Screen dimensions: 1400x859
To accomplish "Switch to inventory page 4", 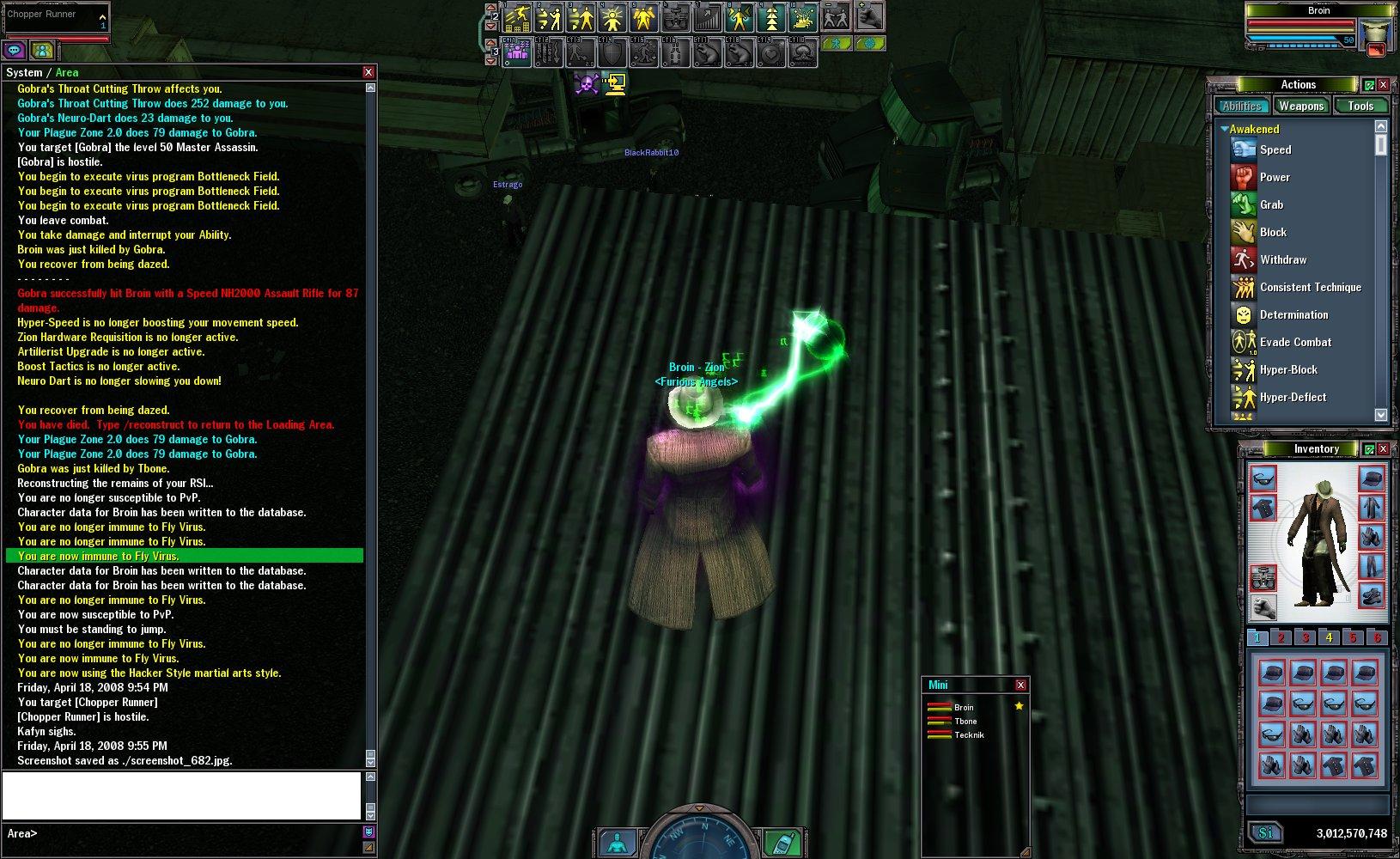I will click(1329, 637).
